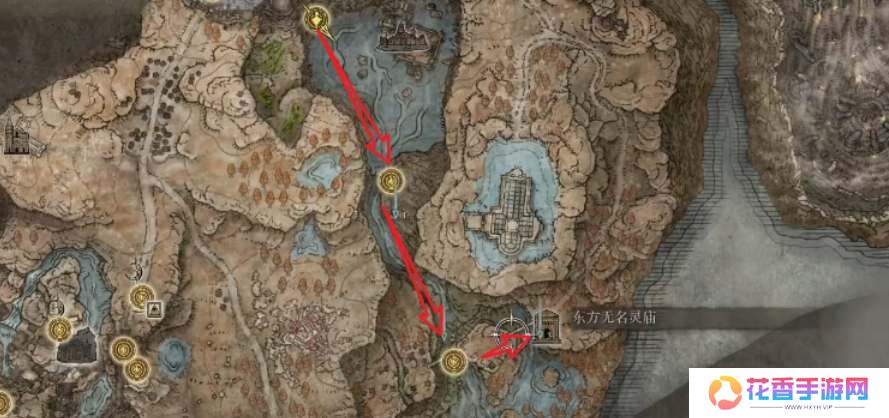Select the grace between the two long red arrows

tap(391, 181)
